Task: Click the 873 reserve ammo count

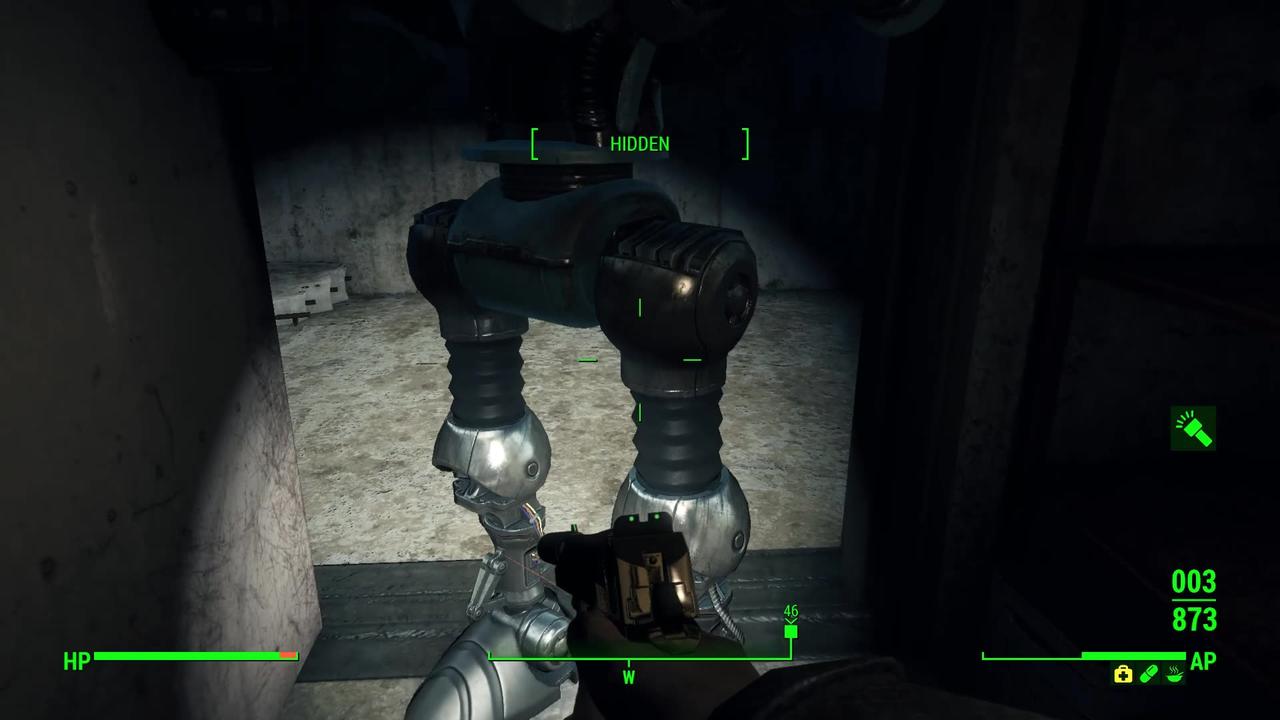Action: click(1193, 621)
